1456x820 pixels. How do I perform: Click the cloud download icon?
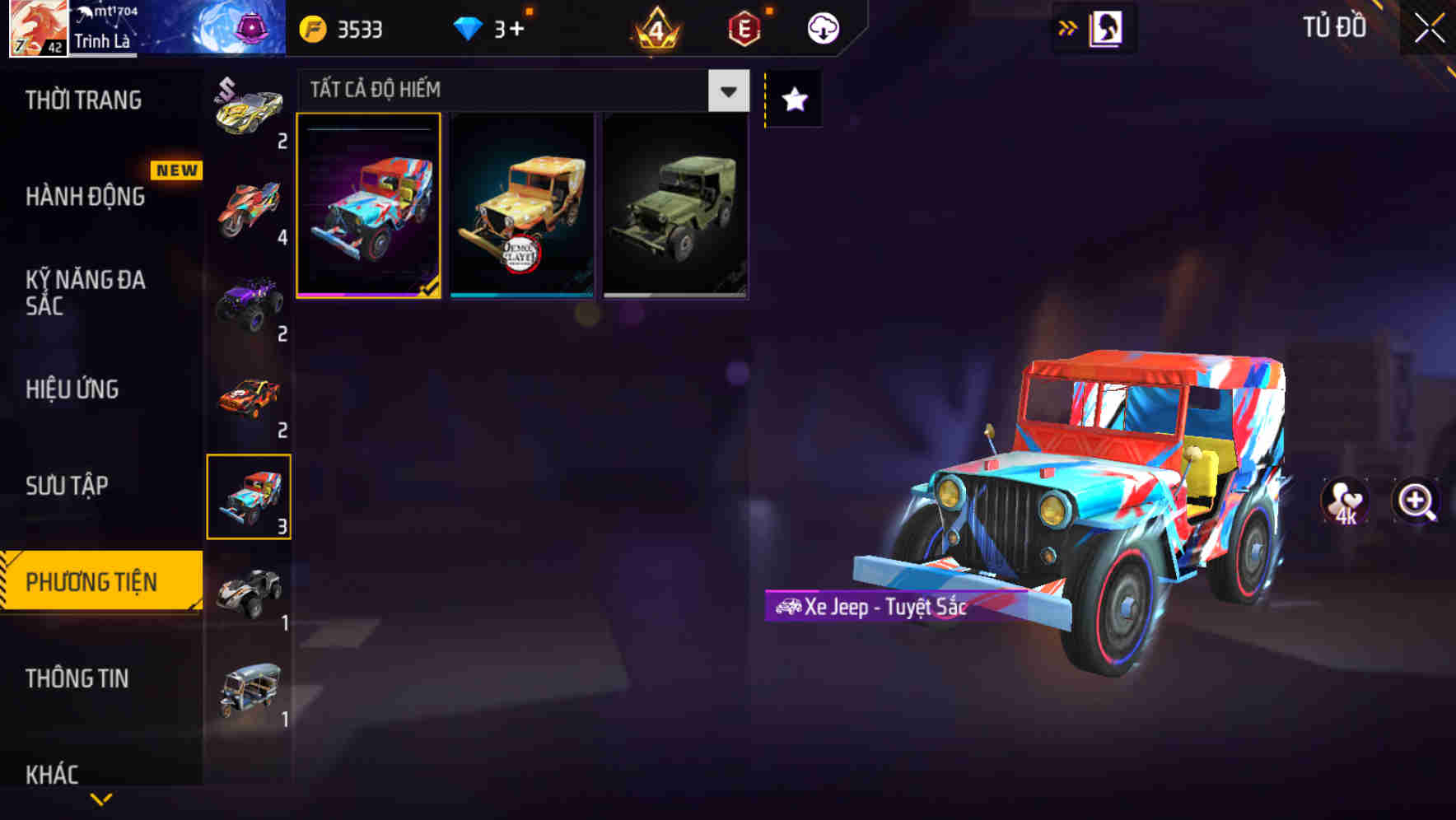click(x=823, y=26)
